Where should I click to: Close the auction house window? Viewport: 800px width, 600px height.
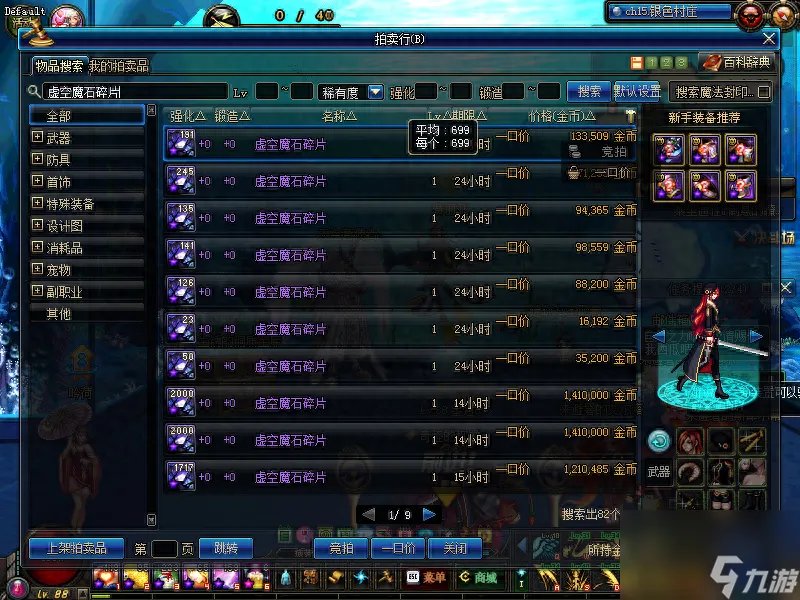[768, 39]
